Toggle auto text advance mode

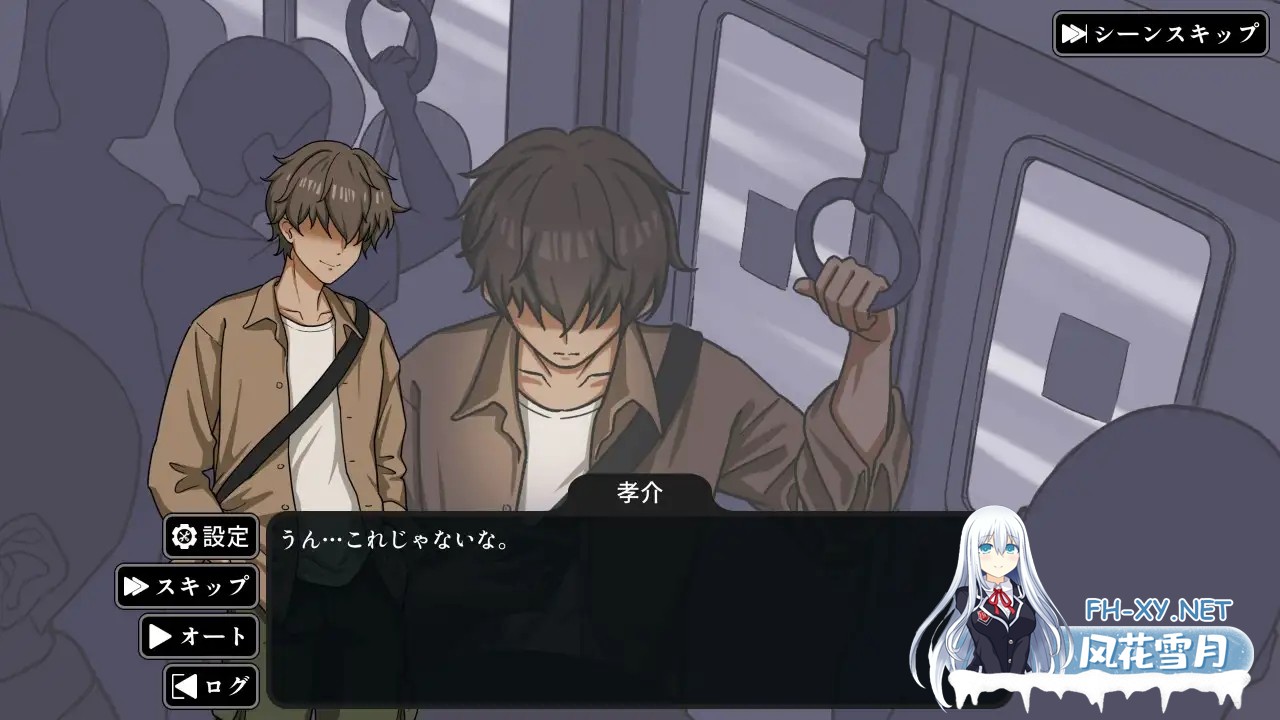coord(200,636)
